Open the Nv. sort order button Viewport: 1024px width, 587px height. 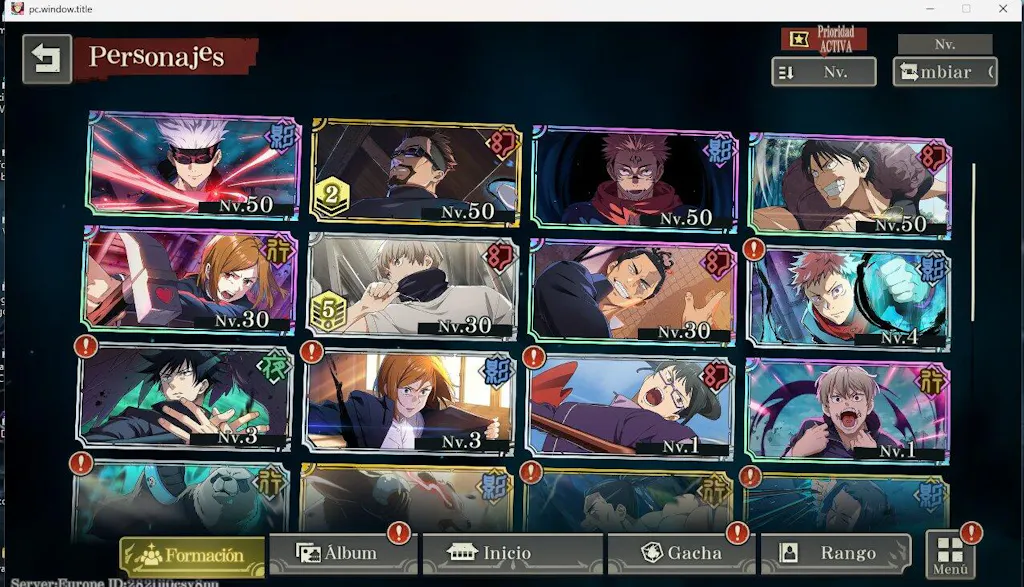[823, 72]
